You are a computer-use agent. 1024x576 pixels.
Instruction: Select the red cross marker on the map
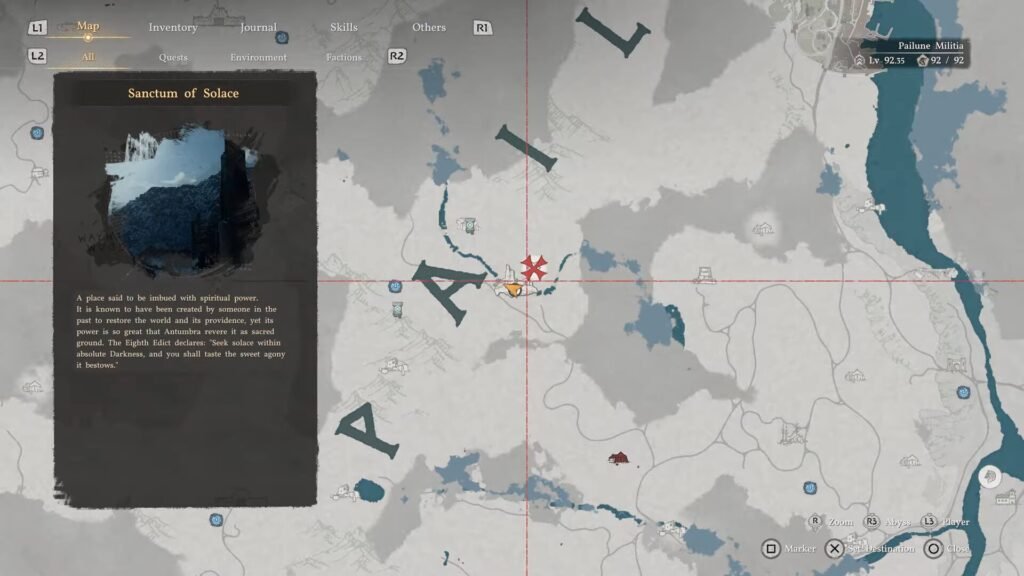pyautogui.click(x=533, y=266)
